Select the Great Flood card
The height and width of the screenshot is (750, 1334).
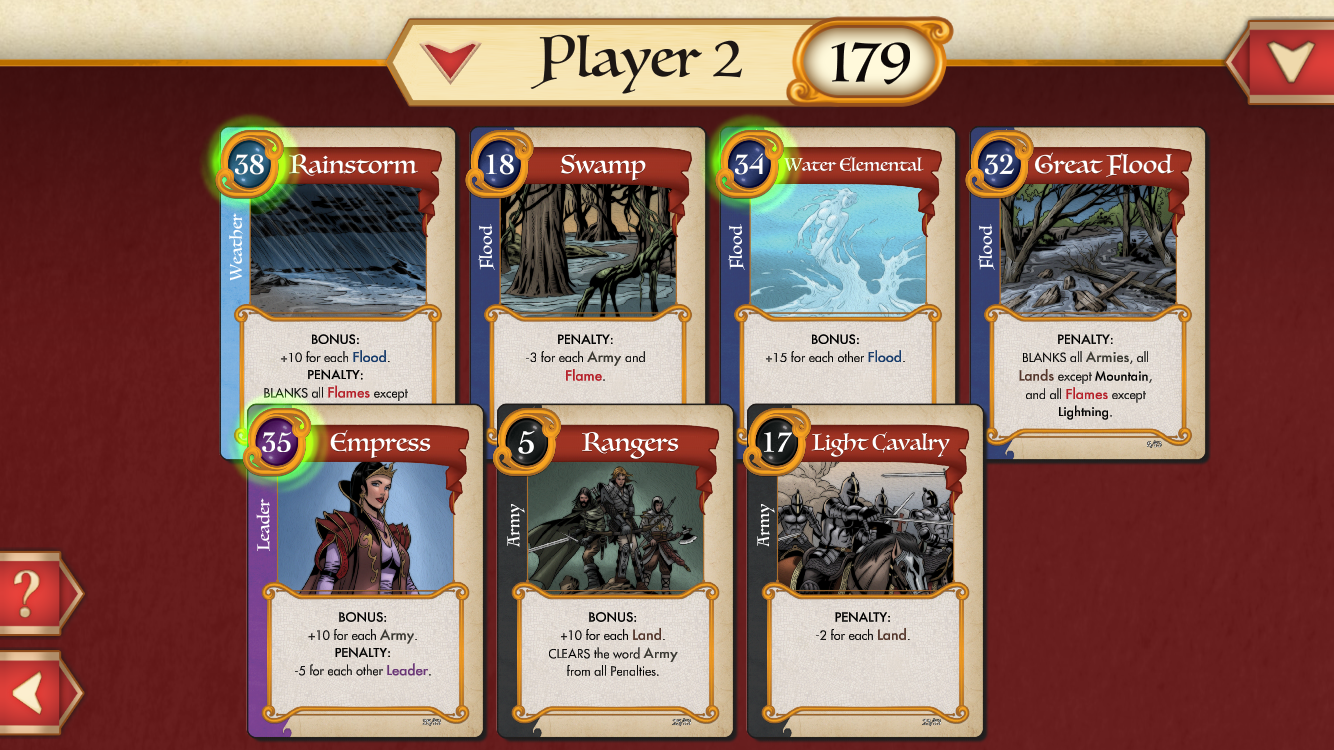point(1088,290)
